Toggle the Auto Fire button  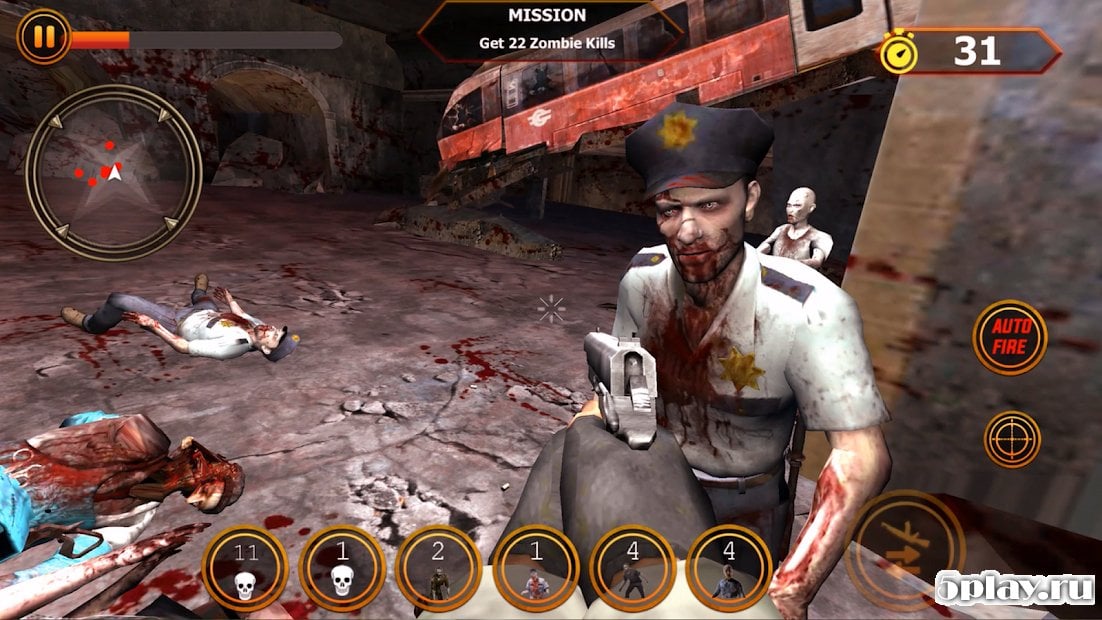[x=1010, y=338]
